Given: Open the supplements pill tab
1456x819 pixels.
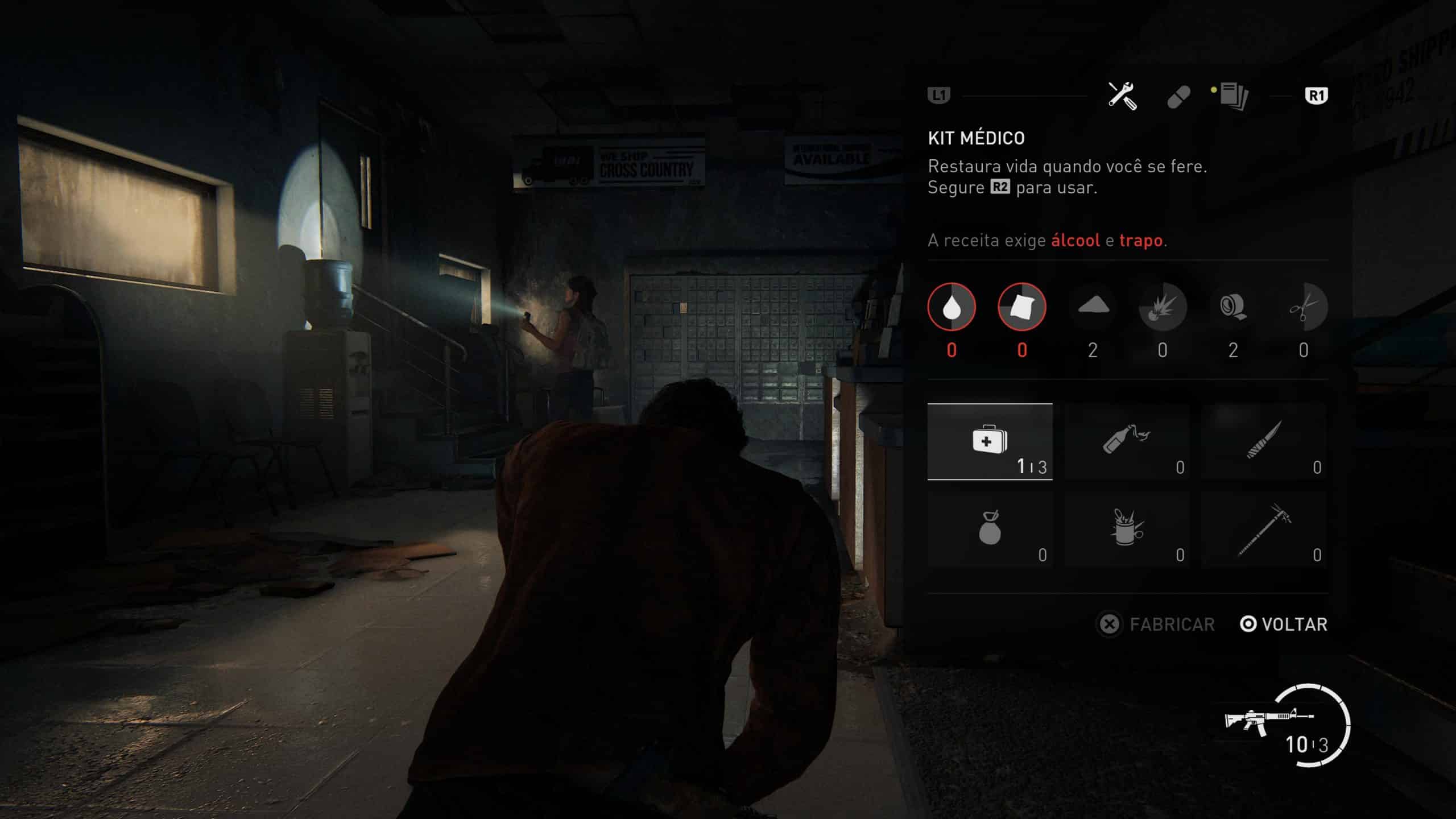Looking at the screenshot, I should pos(1178,97).
